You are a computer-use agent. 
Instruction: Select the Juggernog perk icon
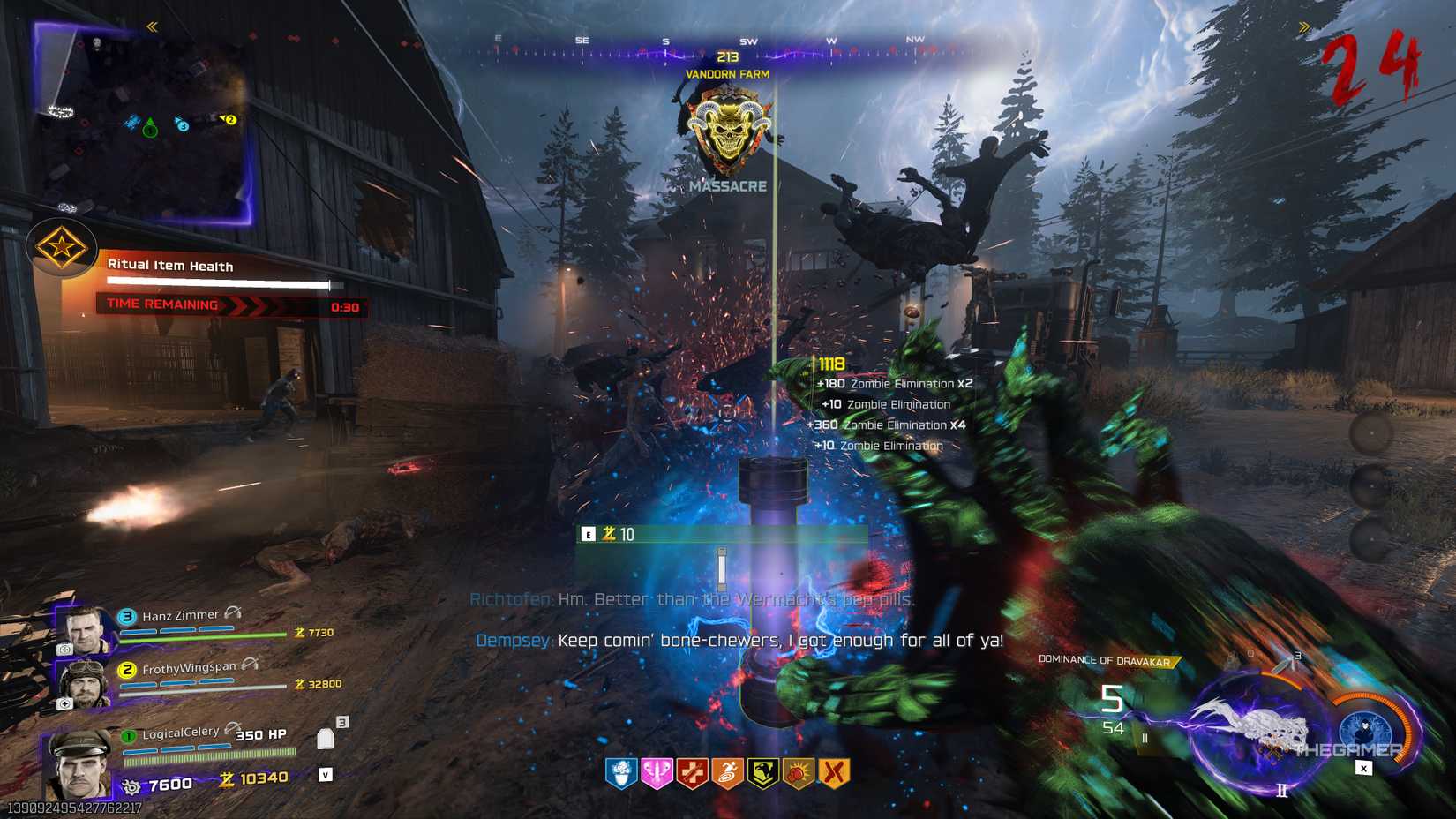pos(690,773)
